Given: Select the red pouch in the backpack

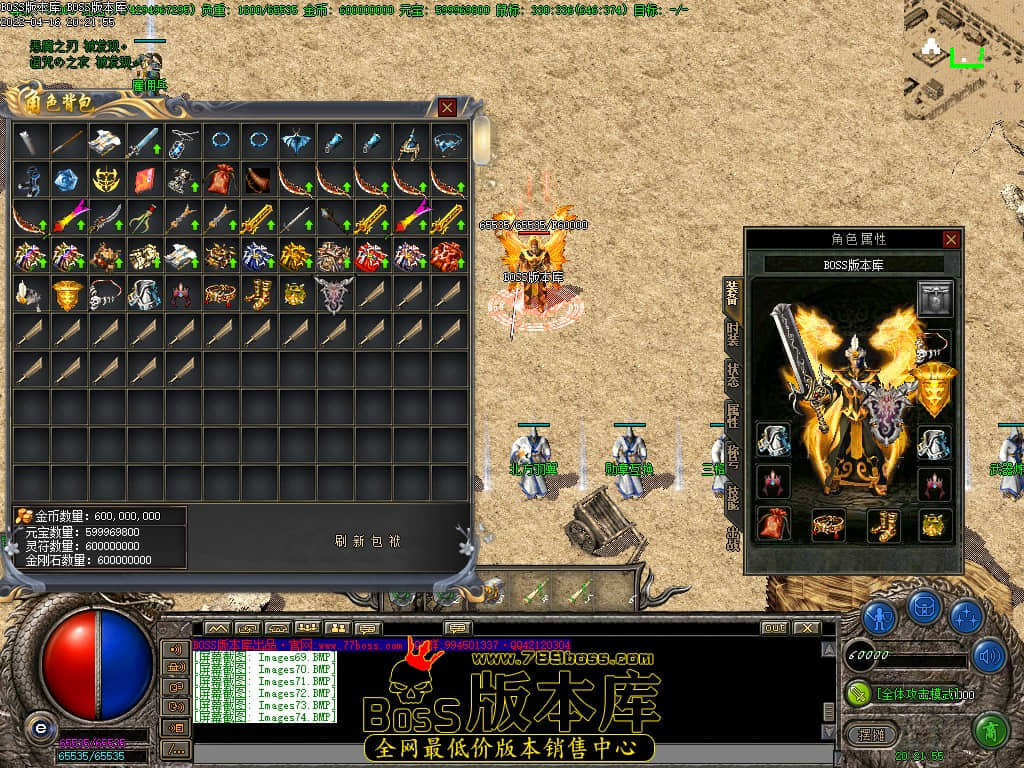Looking at the screenshot, I should click(x=219, y=180).
